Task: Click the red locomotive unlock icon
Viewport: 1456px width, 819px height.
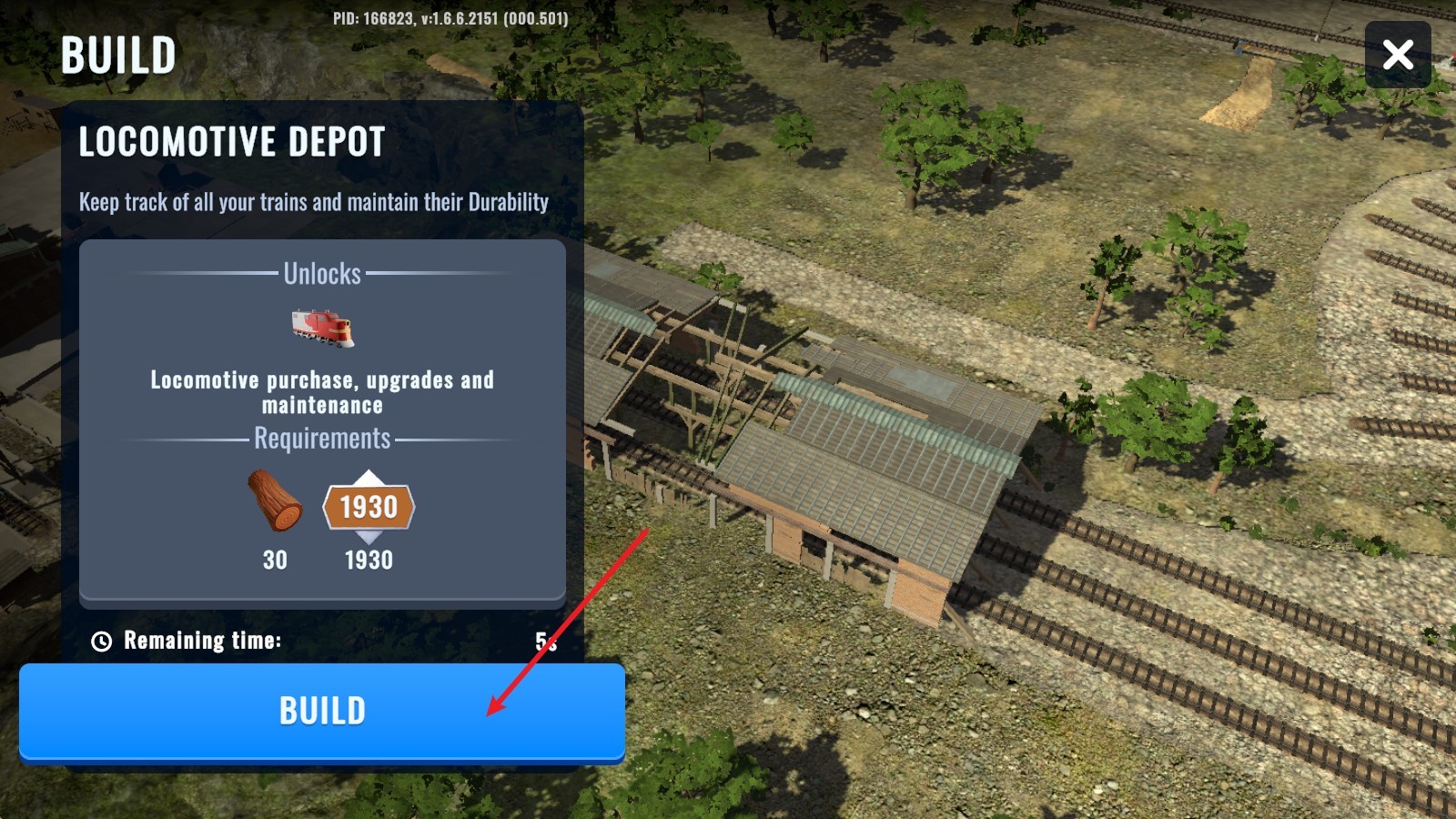Action: [x=322, y=328]
